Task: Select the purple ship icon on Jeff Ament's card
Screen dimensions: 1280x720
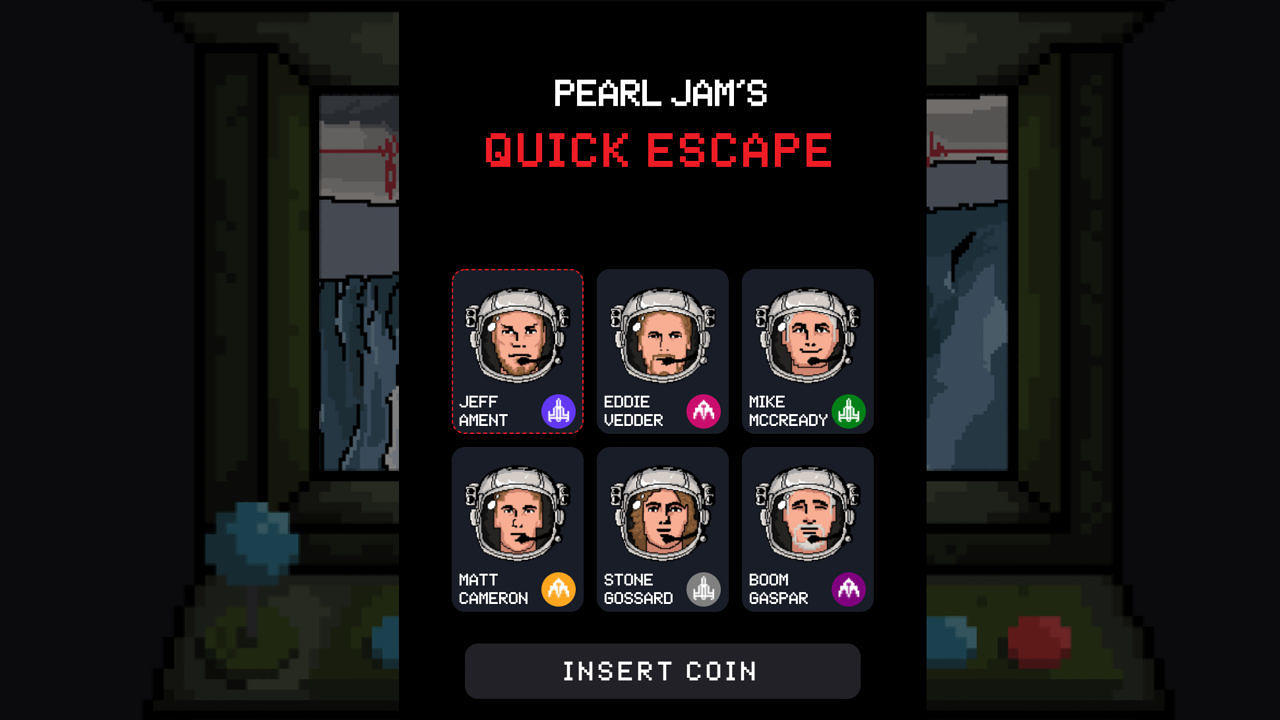Action: pos(558,409)
